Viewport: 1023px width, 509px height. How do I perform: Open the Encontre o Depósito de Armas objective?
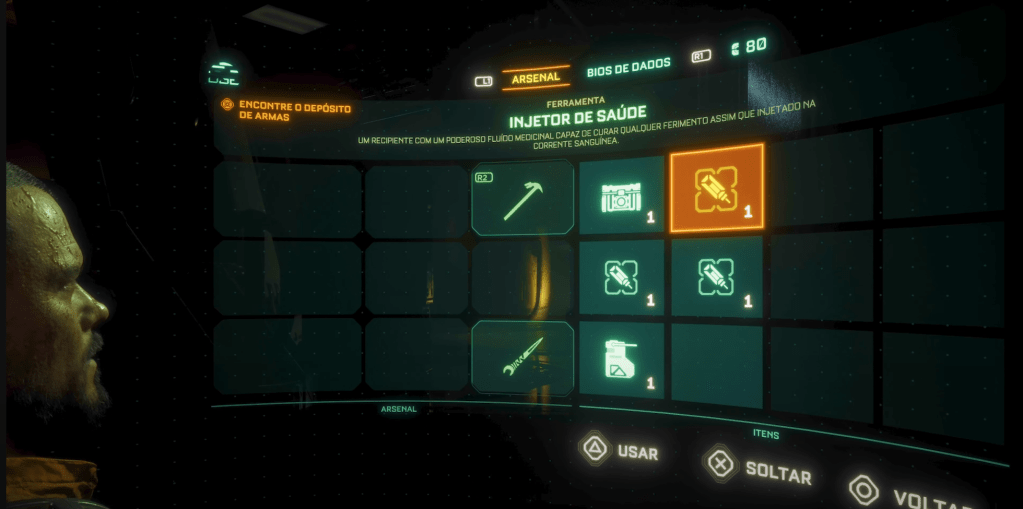(x=288, y=109)
